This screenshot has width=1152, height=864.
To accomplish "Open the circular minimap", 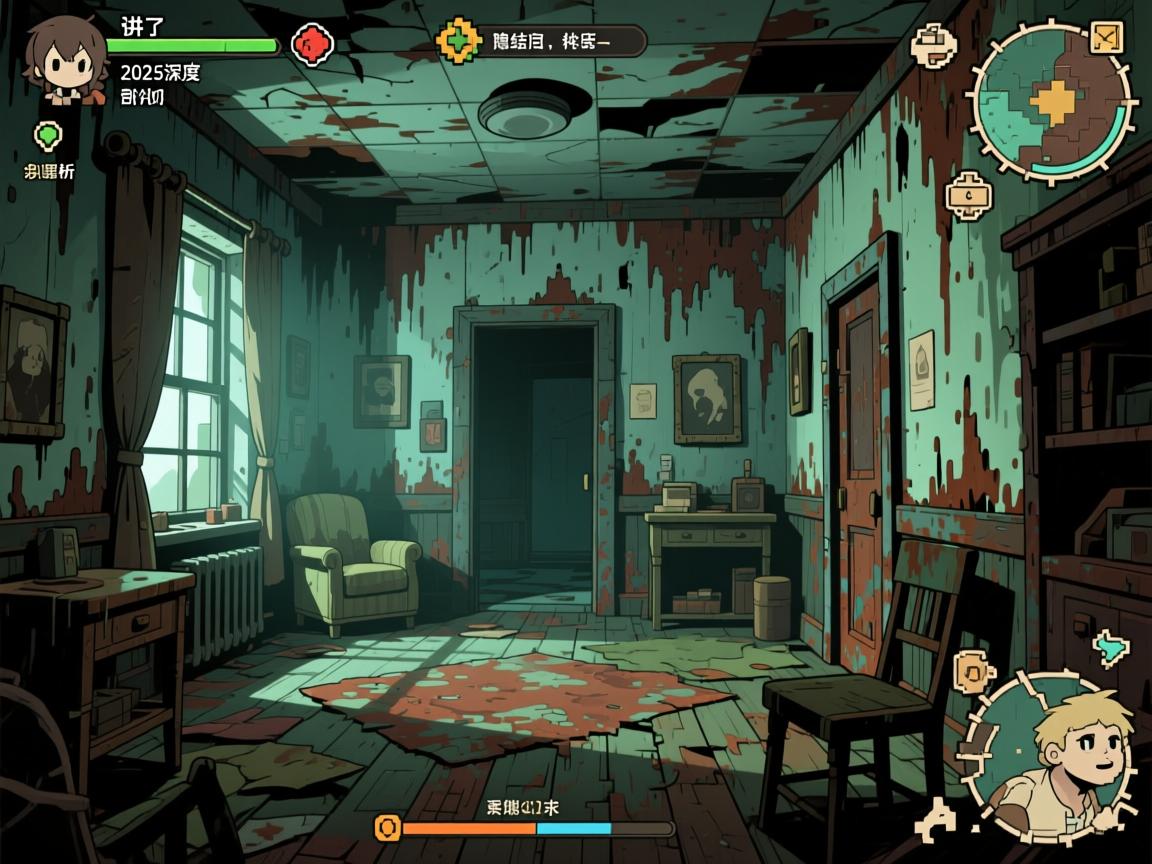I will 1052,102.
